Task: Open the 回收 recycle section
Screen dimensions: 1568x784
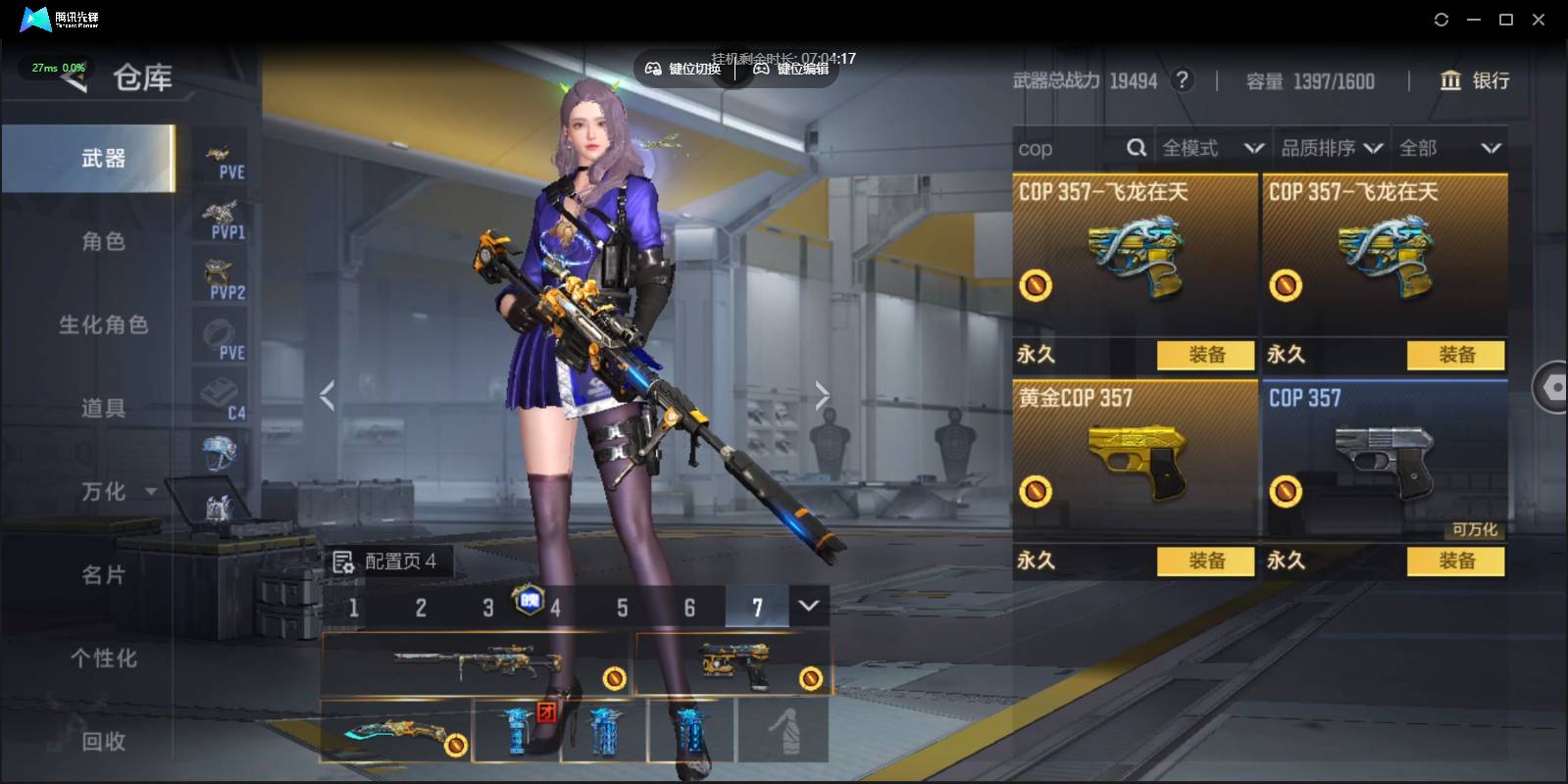Action: [103, 742]
